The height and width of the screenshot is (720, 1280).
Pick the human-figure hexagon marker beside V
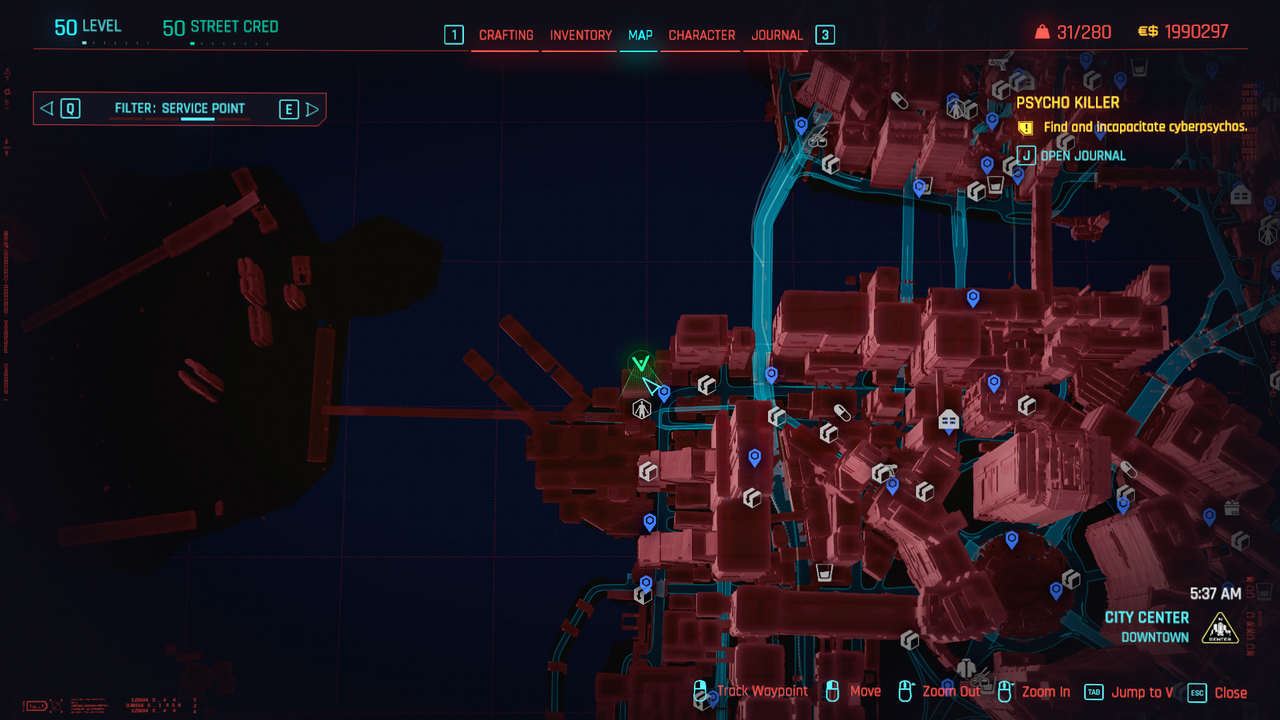(641, 408)
